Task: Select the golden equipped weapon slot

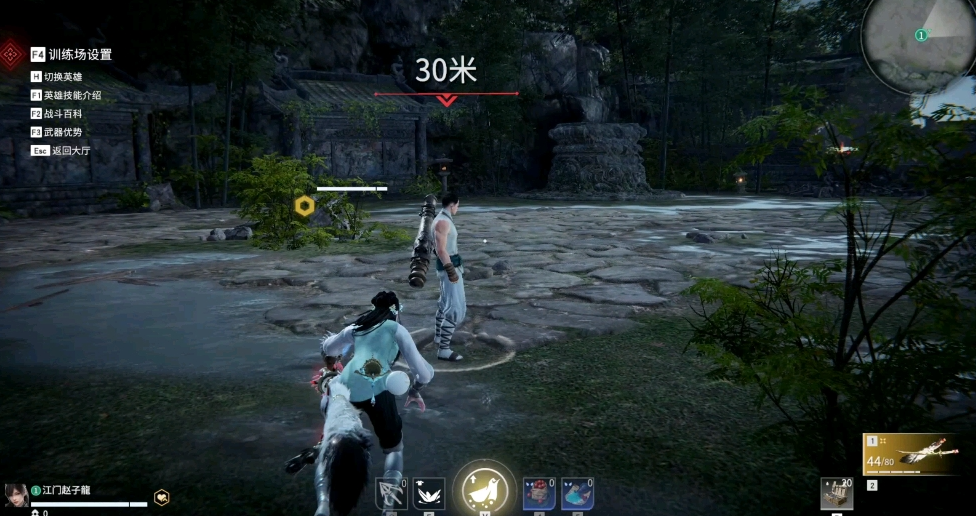Action: coord(917,455)
